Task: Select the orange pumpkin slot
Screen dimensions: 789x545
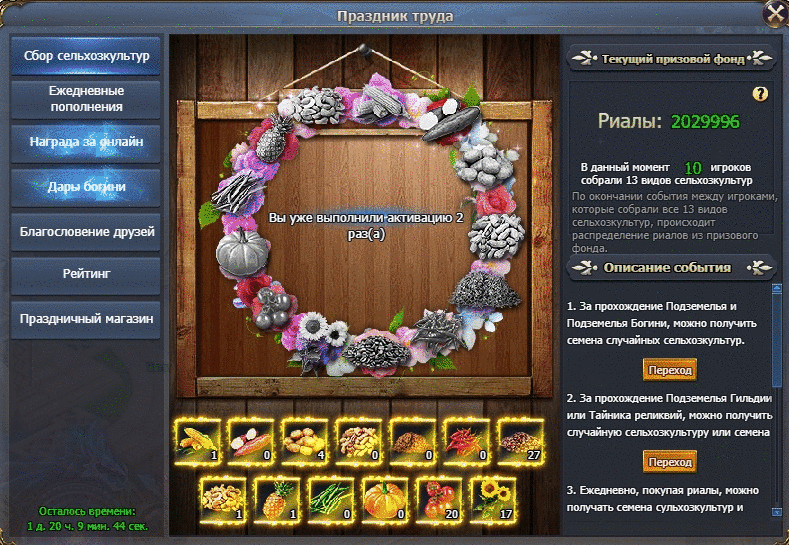Action: point(386,496)
